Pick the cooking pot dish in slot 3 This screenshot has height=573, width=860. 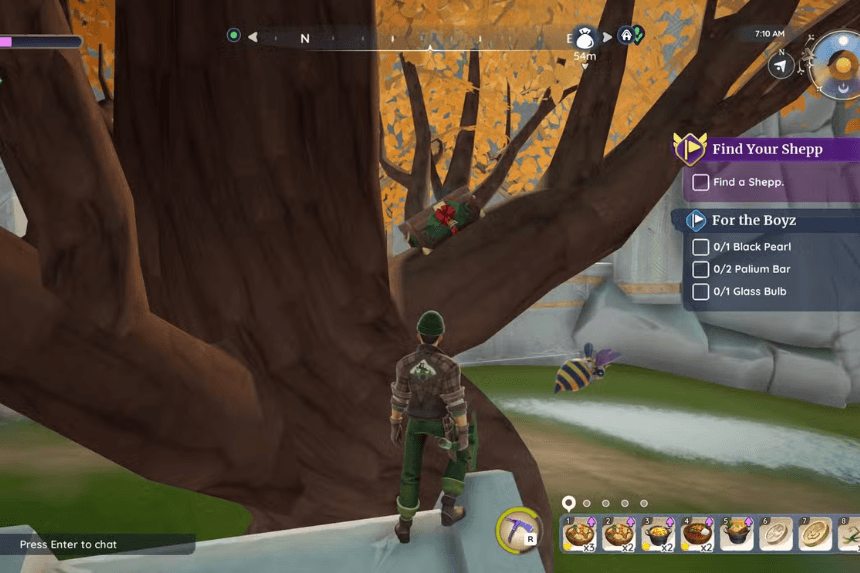pos(658,534)
